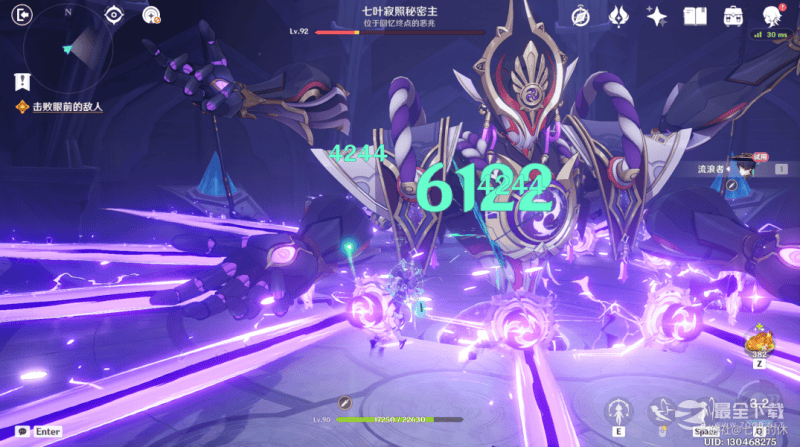This screenshot has width=800, height=447.
Task: Select the 击败眼前的敌人 objective tracker
Action: [x=50, y=107]
